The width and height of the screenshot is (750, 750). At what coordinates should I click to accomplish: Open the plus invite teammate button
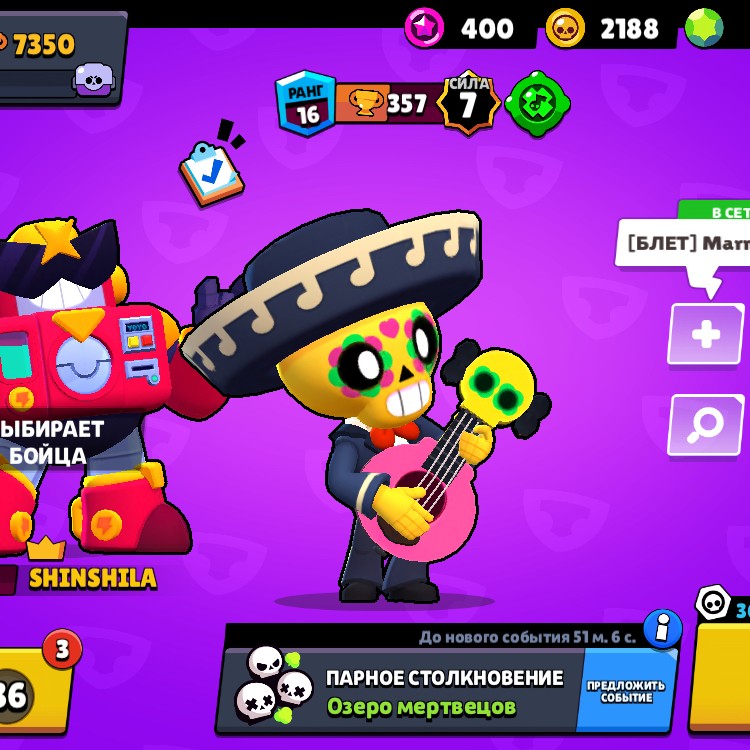click(x=705, y=334)
